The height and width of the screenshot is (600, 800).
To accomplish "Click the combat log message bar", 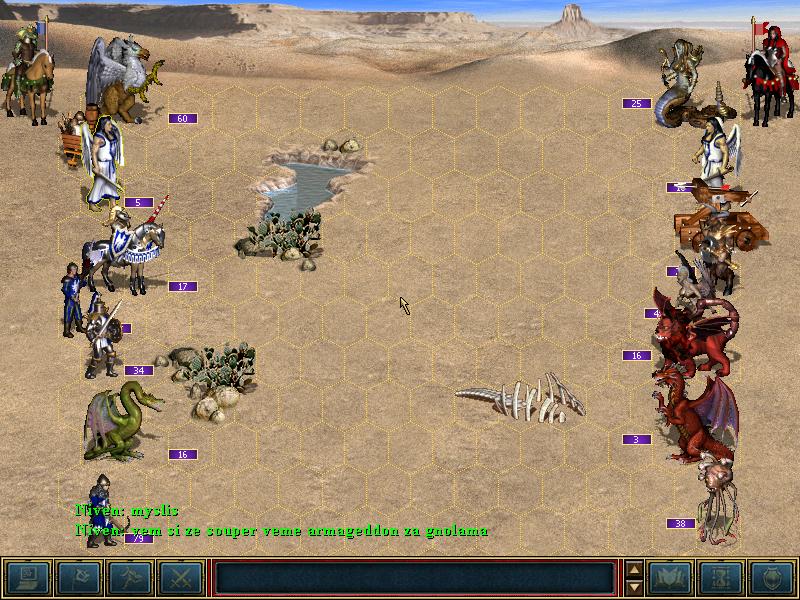I will click(414, 578).
